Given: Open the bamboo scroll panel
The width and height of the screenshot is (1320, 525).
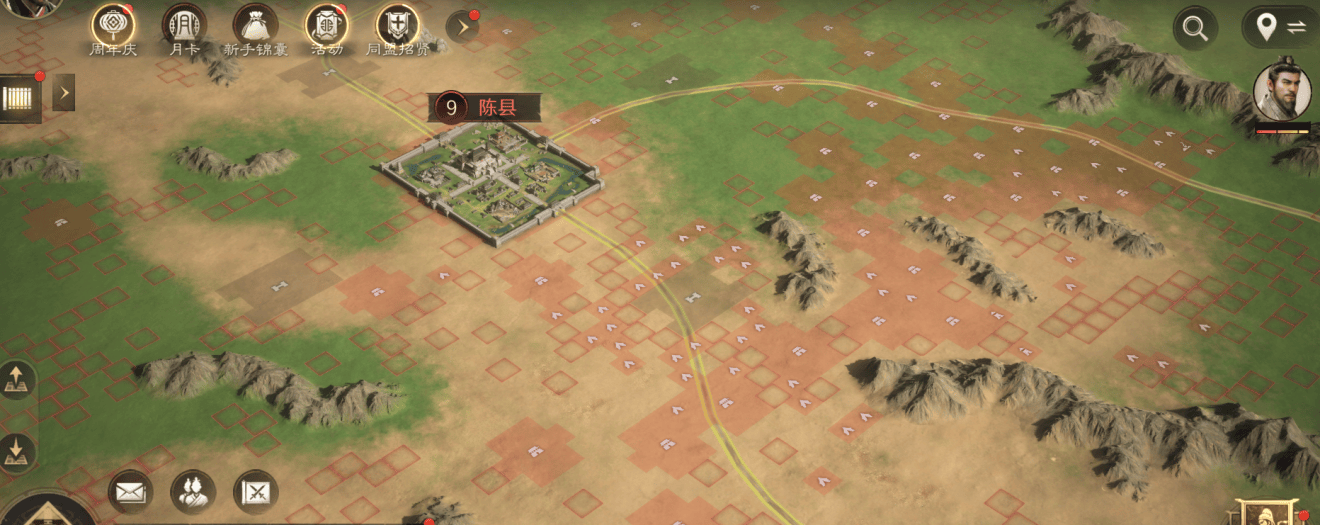Looking at the screenshot, I should [x=20, y=98].
